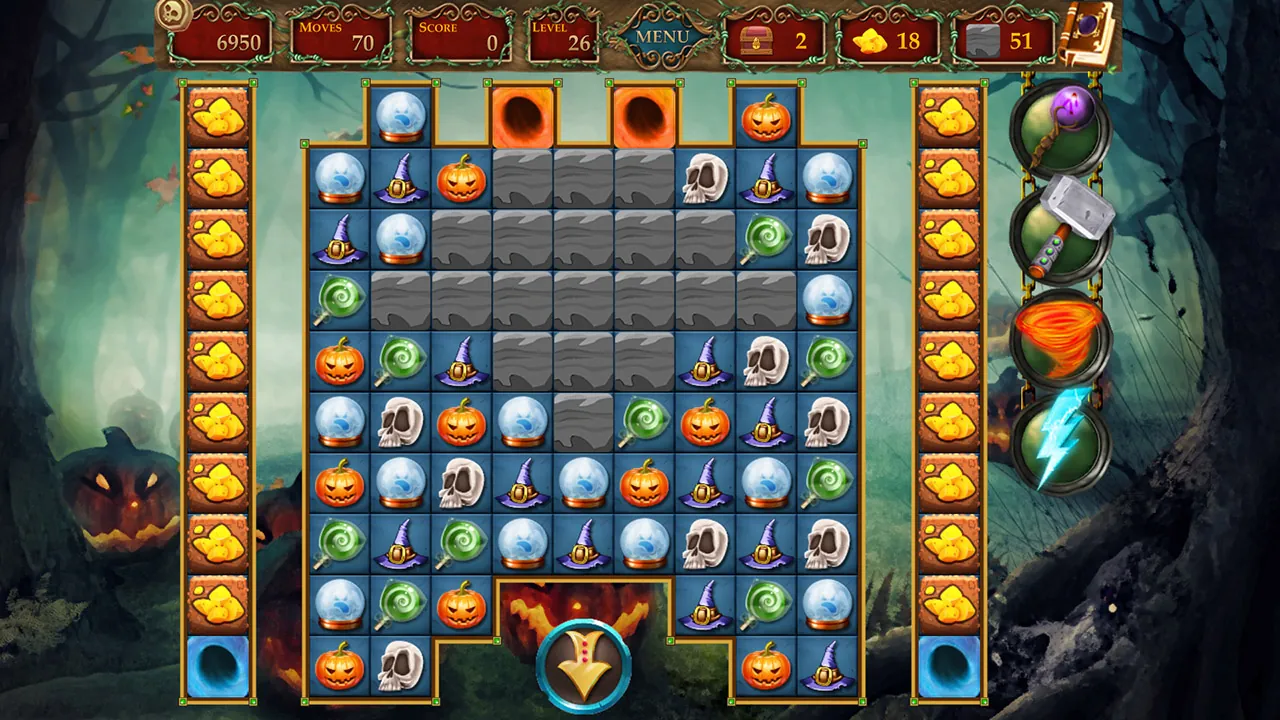Click the Moves counter showing 70
Screen dimensions: 1280x720
(340, 37)
